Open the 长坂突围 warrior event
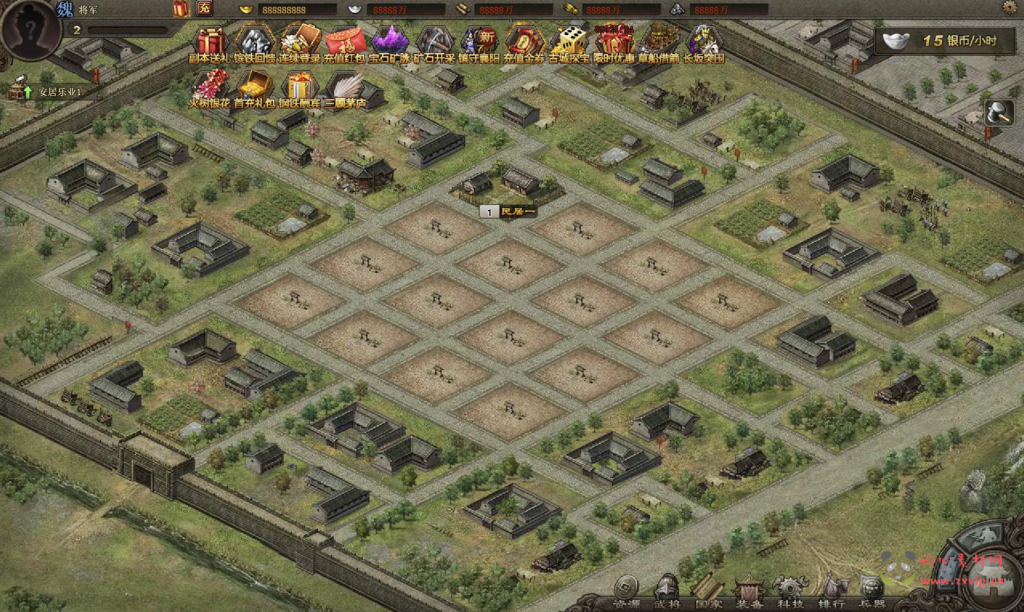 tap(704, 43)
